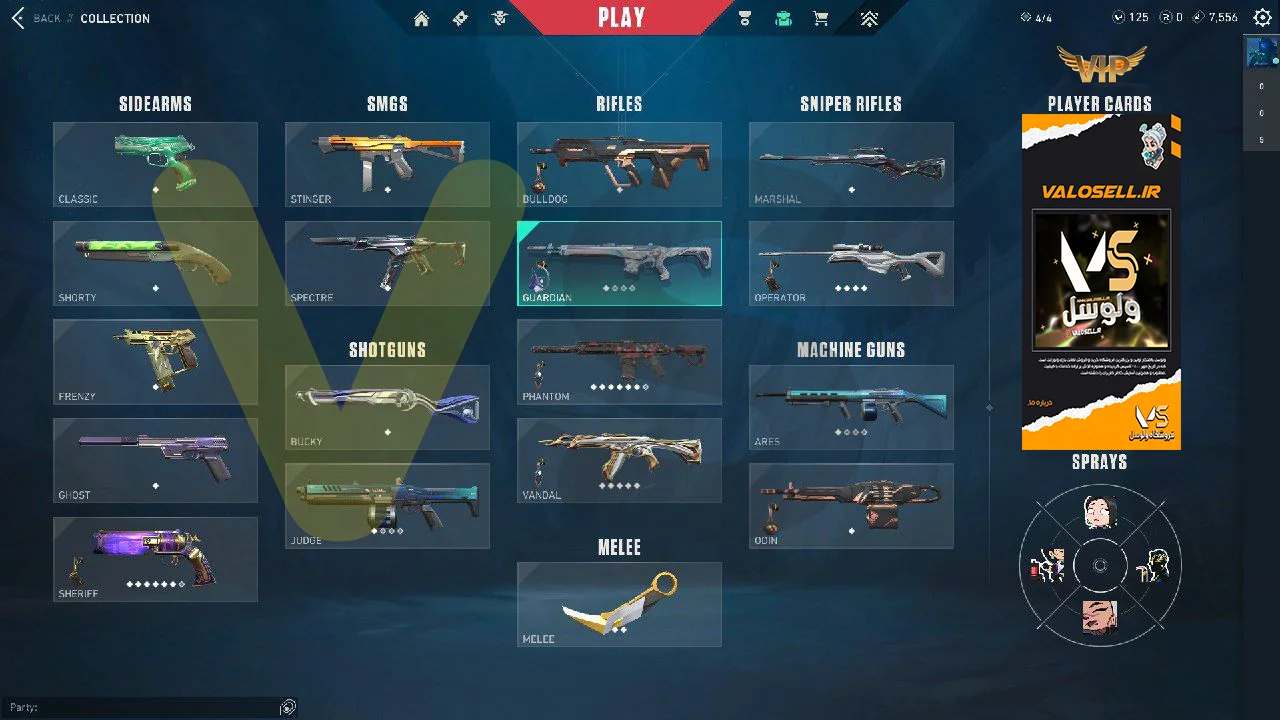The image size is (1280, 720).
Task: Open the Melee knife tile
Action: (619, 604)
